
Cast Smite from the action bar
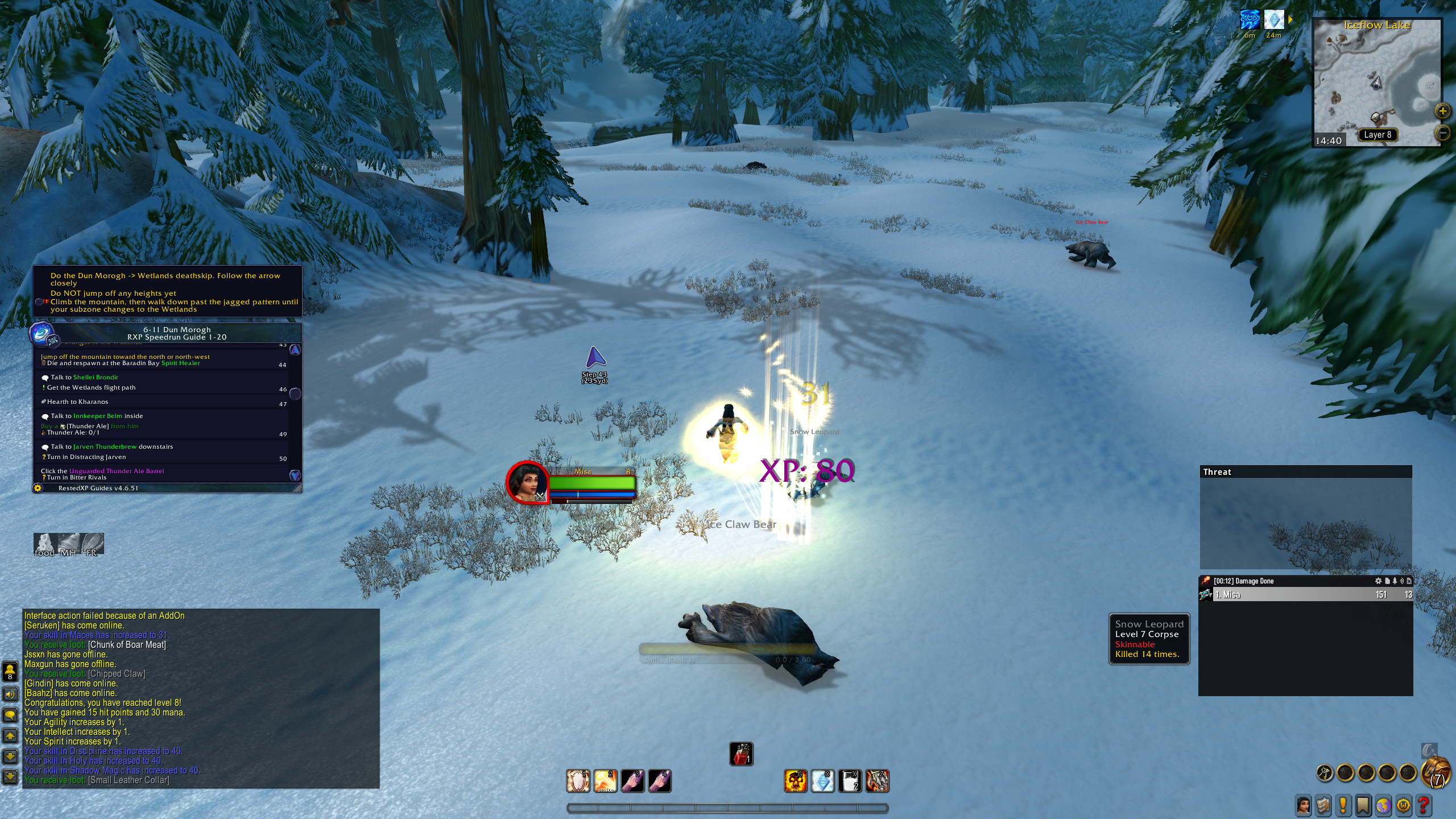[x=605, y=781]
